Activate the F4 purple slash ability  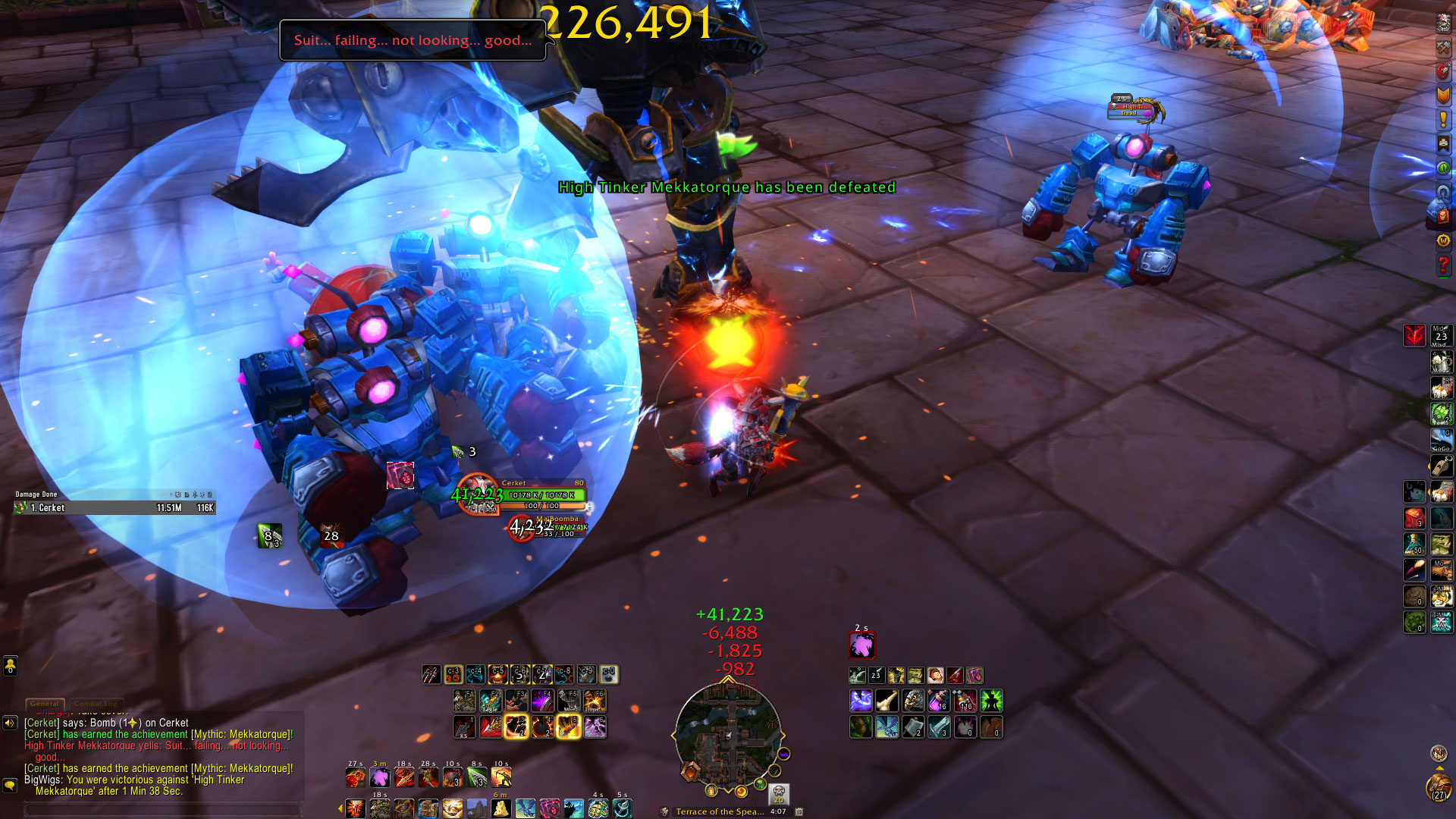542,700
